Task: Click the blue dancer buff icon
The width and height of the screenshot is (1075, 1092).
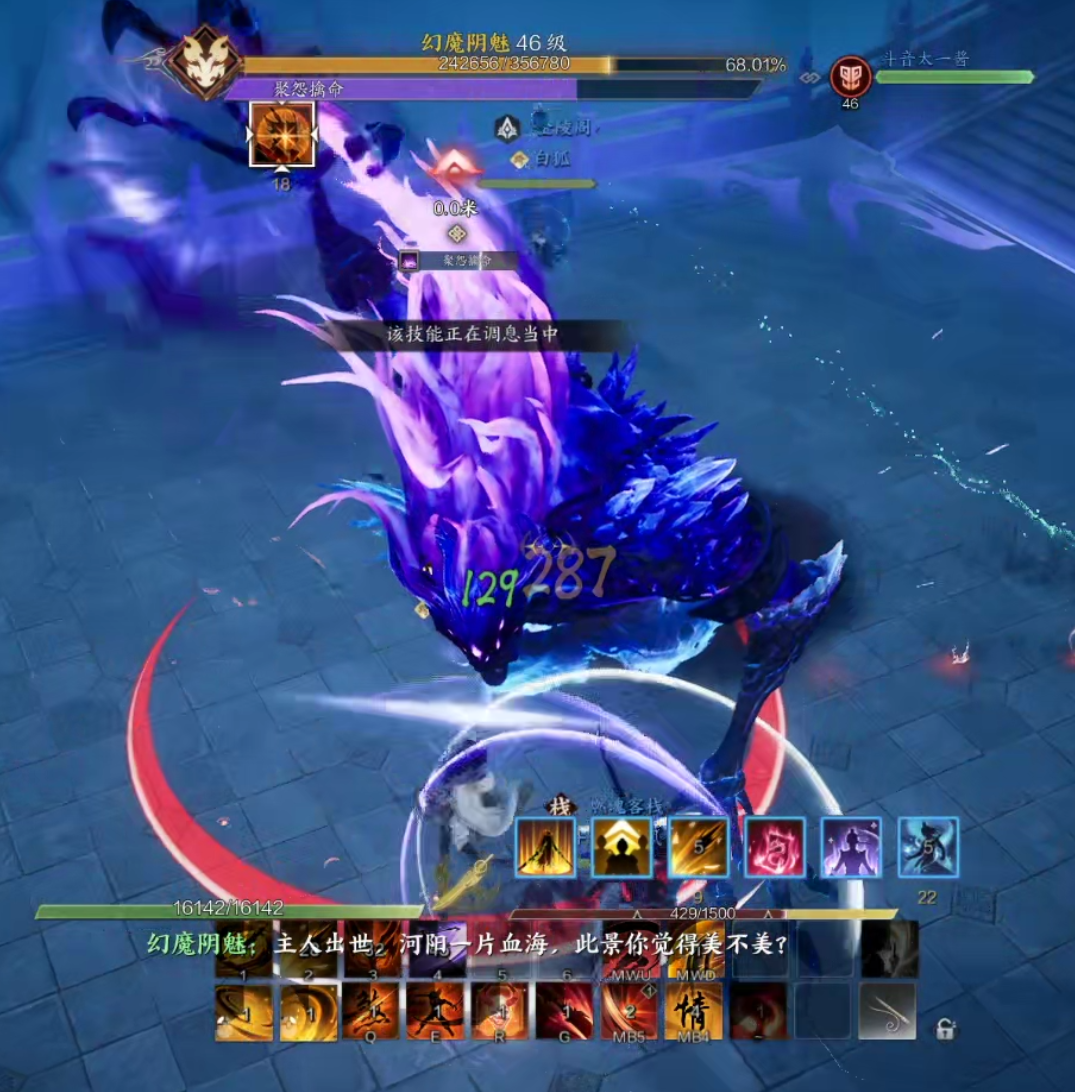Action: pyautogui.click(x=928, y=848)
